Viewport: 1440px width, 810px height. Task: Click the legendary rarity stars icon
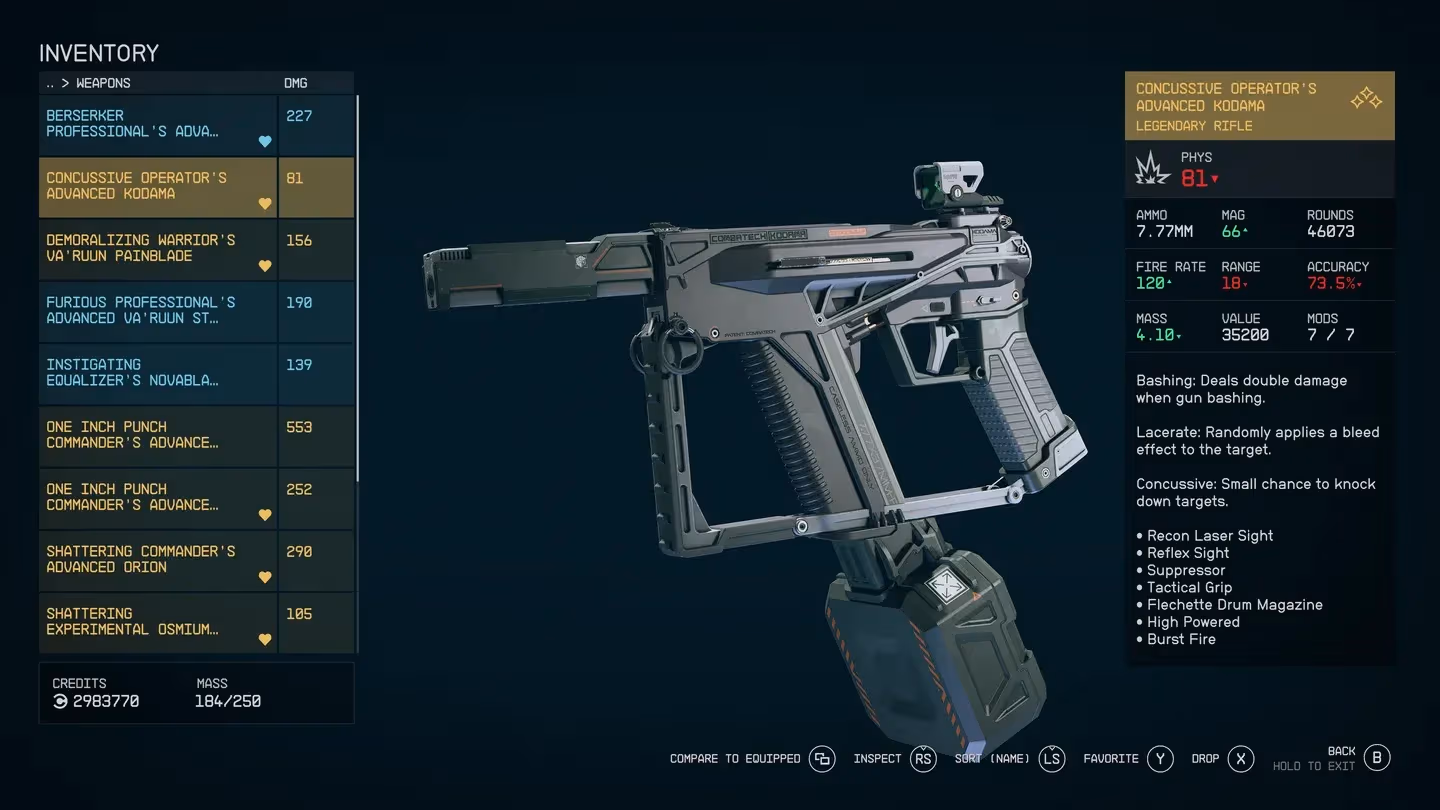click(1364, 97)
